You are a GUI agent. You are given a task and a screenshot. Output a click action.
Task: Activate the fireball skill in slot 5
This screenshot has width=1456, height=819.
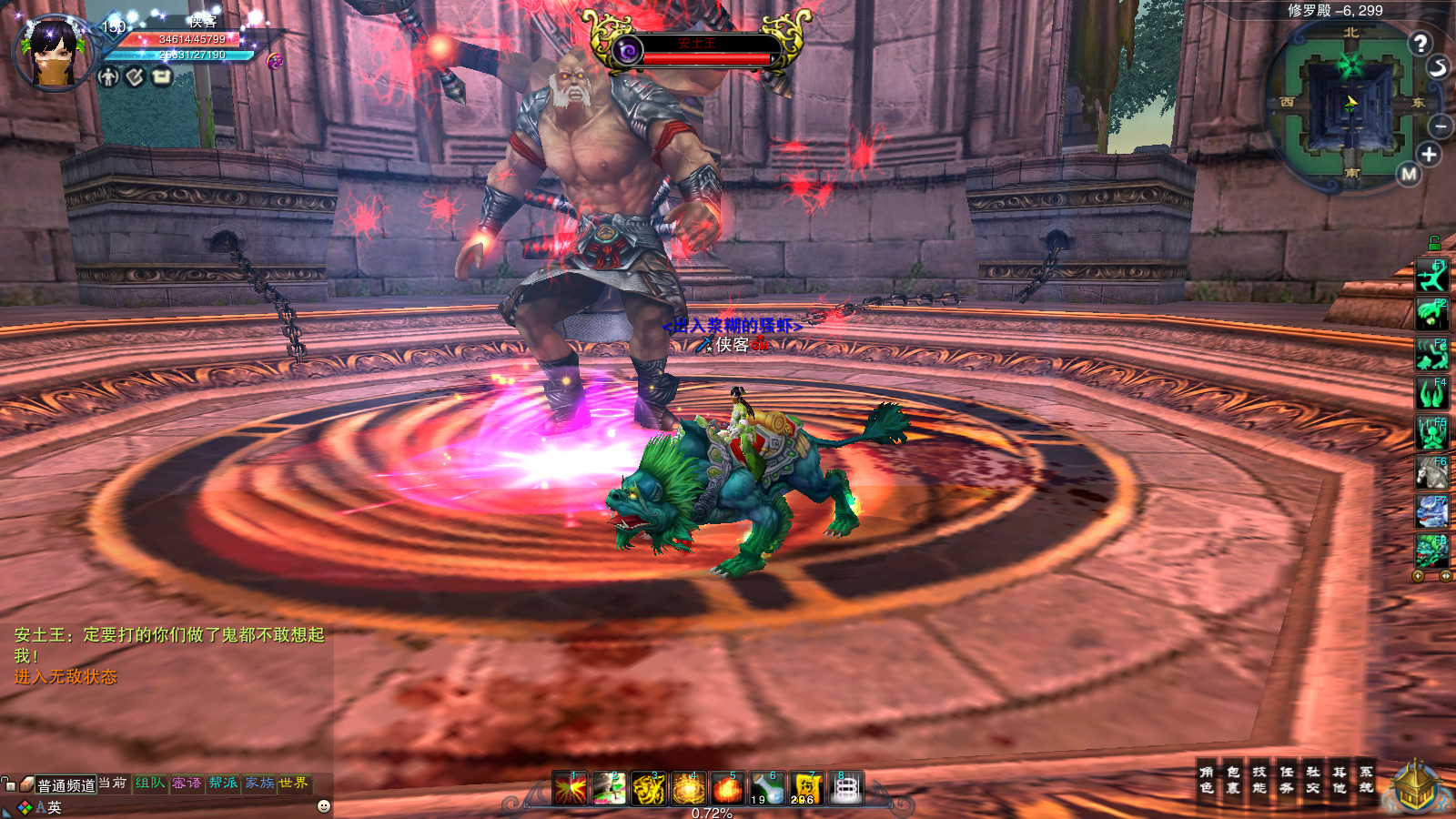pos(728,788)
